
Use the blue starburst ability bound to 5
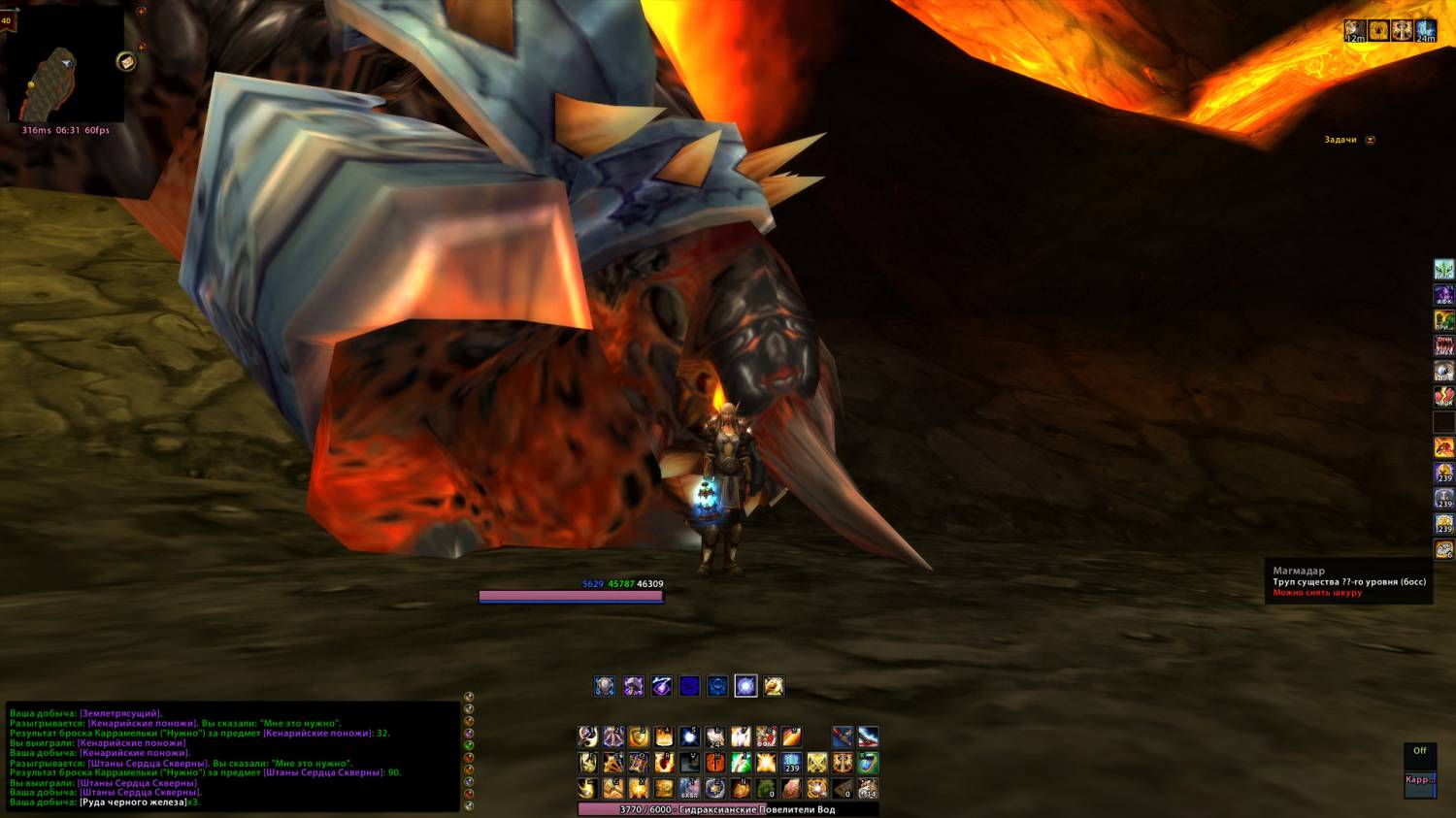pyautogui.click(x=689, y=736)
